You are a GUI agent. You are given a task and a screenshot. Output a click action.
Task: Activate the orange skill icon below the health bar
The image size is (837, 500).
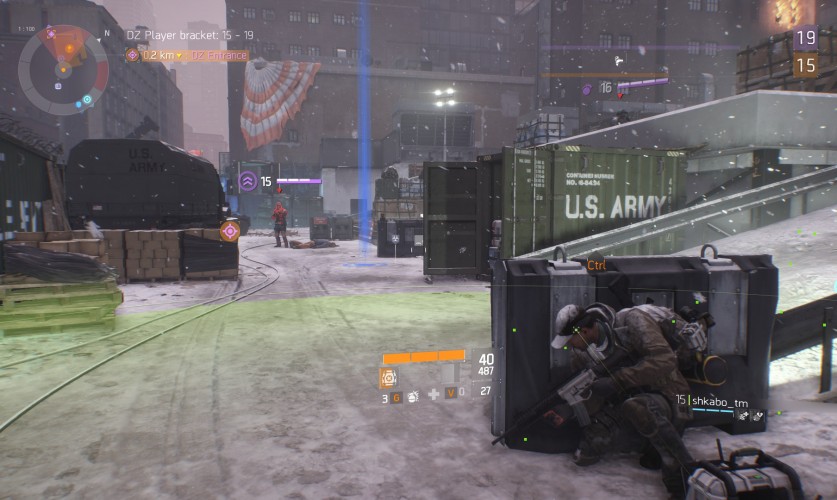coord(388,377)
